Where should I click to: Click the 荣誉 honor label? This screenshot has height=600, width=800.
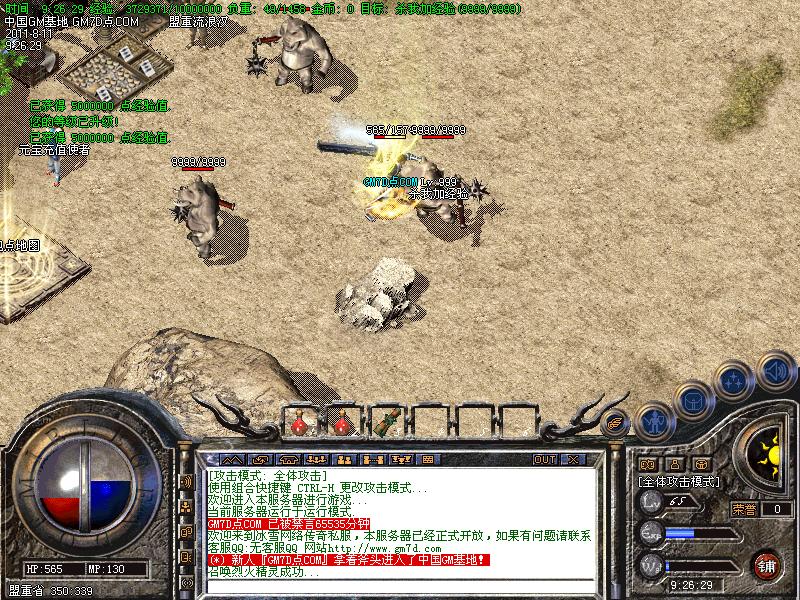743,509
